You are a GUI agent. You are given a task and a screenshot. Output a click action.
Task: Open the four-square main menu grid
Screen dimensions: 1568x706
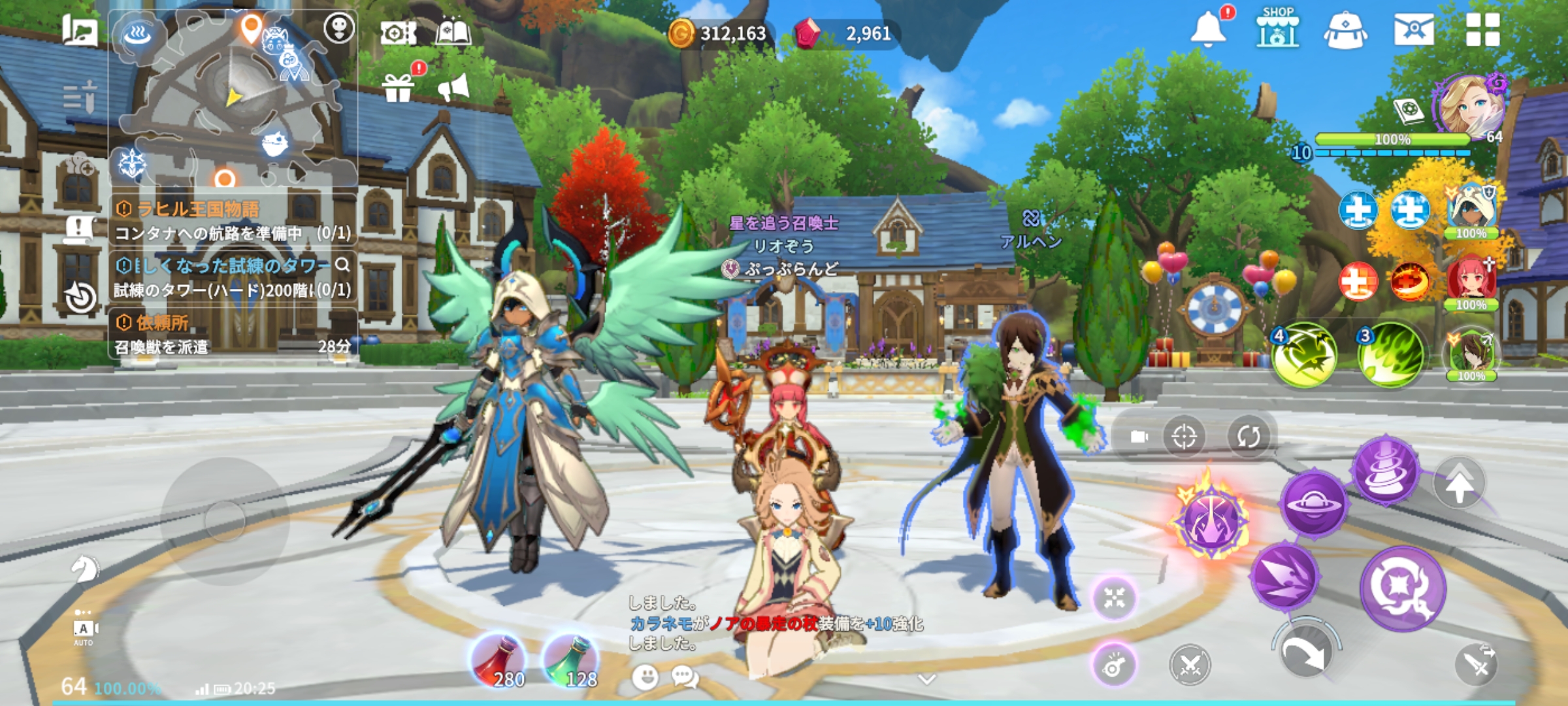coord(1482,30)
